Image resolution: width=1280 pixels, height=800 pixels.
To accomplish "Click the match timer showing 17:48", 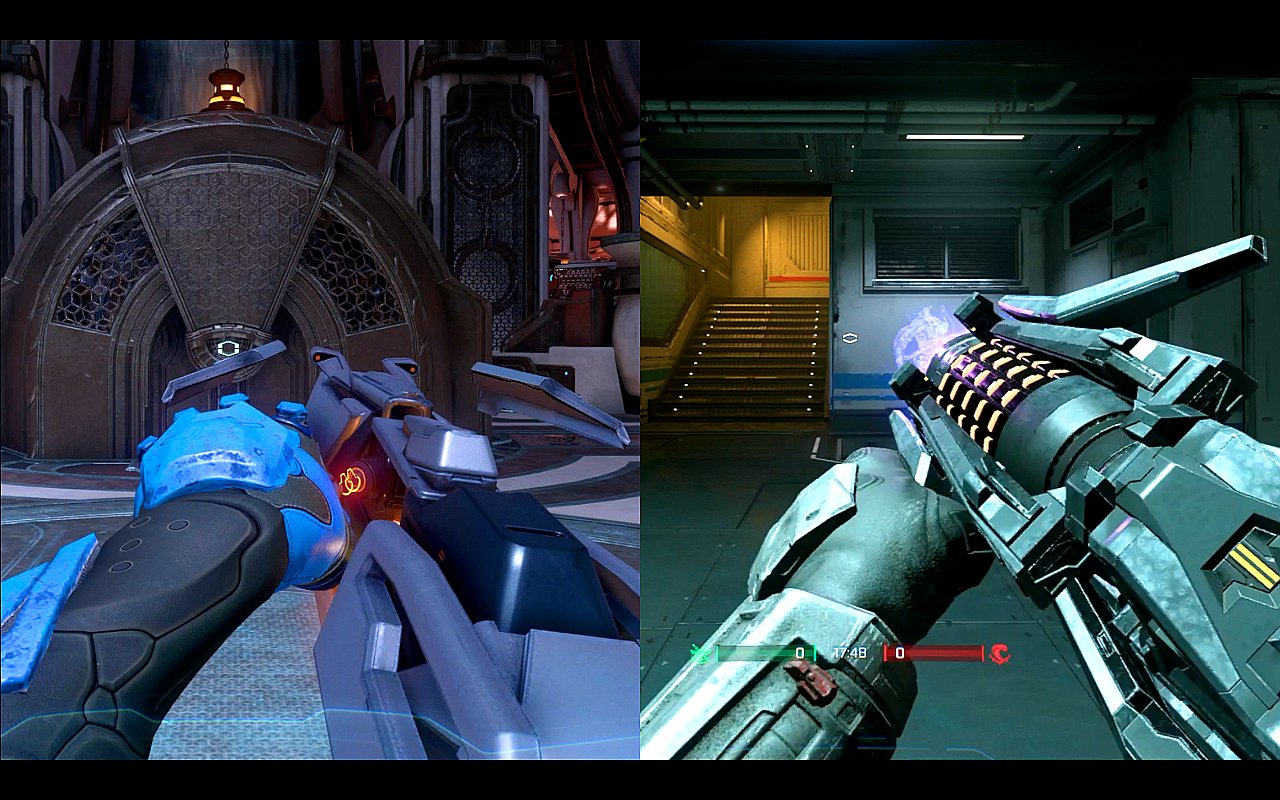I will click(x=850, y=652).
